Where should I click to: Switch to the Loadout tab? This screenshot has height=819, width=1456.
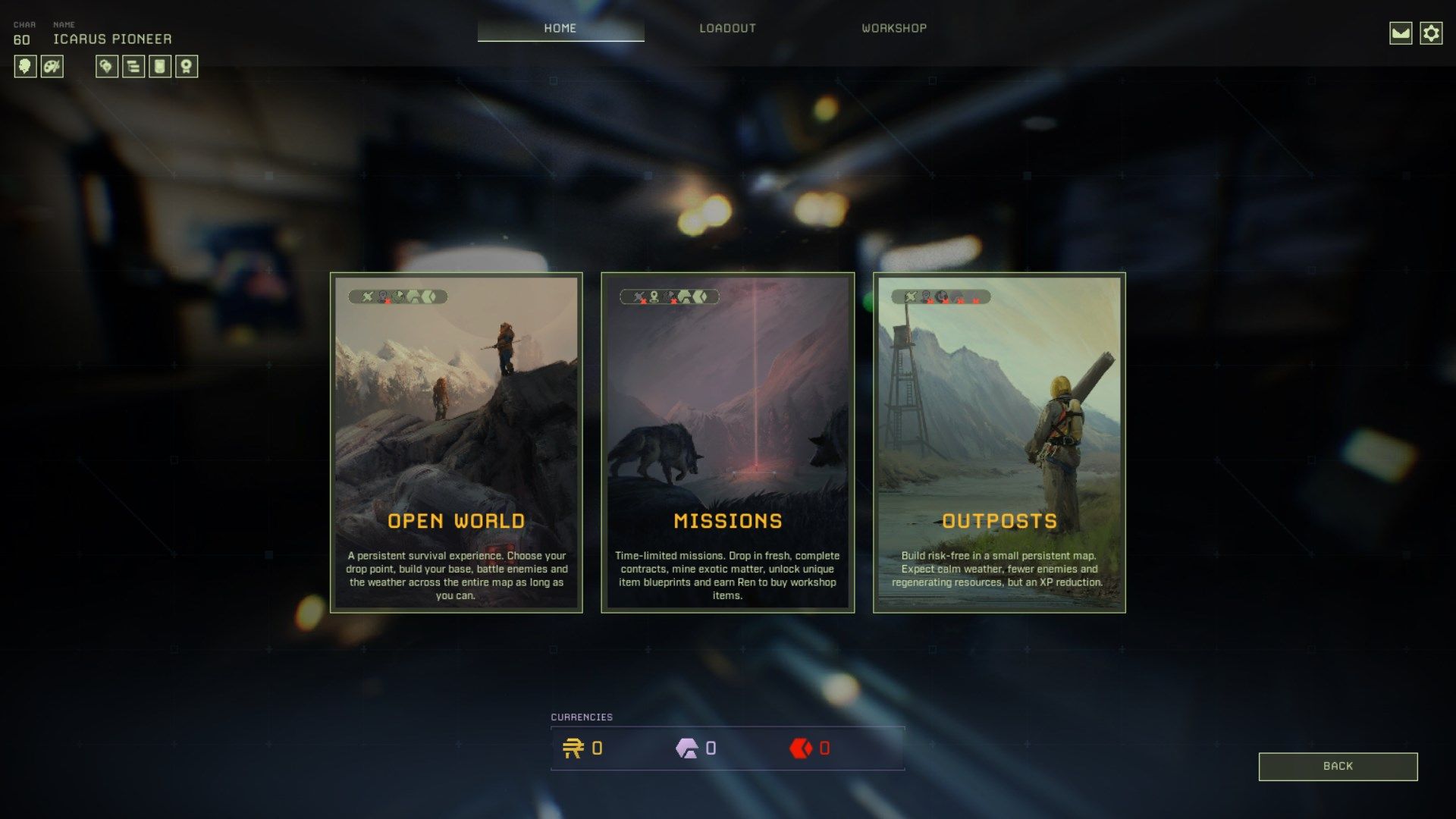point(727,28)
